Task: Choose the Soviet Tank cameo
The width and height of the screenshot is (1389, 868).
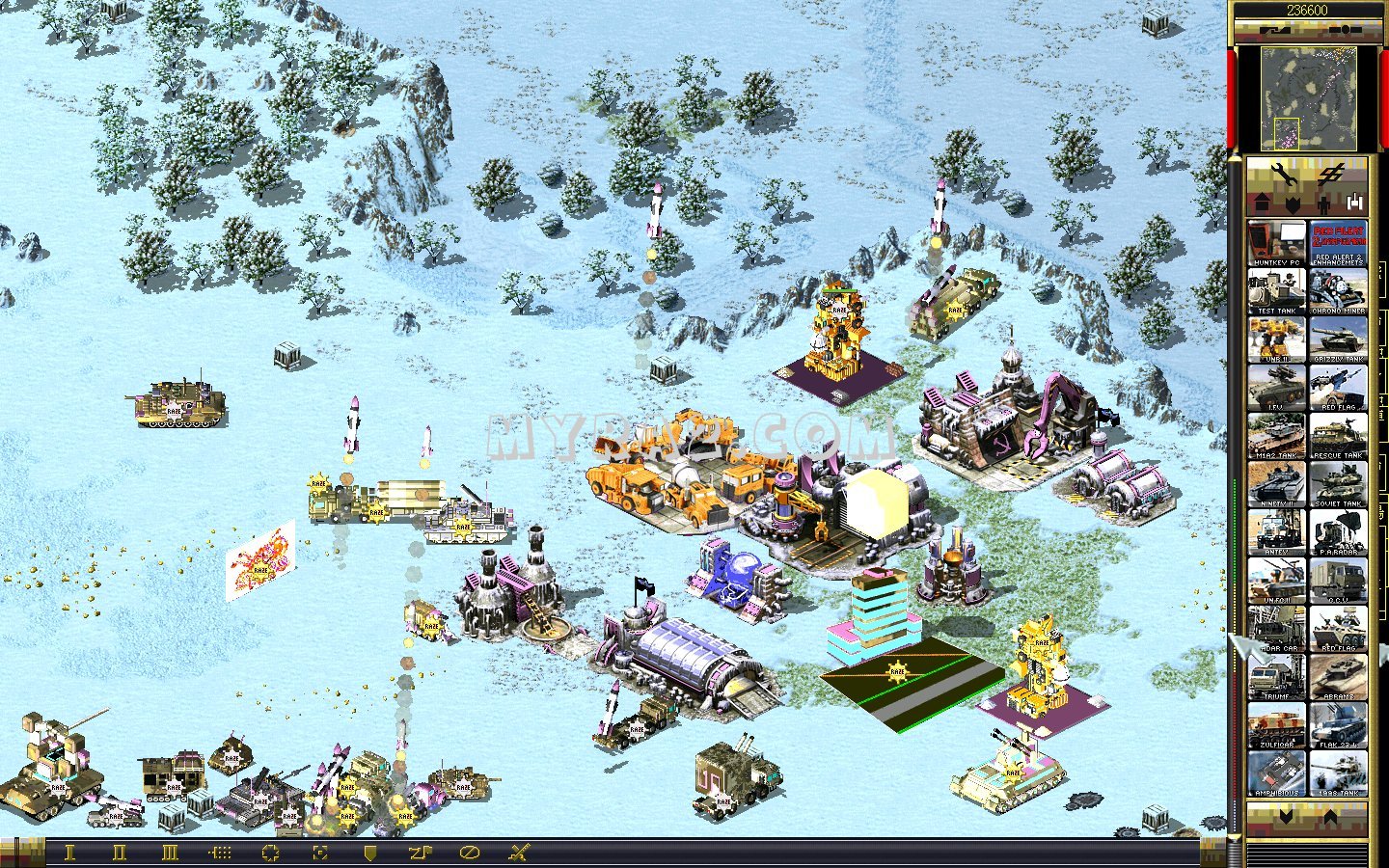Action: (x=1338, y=484)
